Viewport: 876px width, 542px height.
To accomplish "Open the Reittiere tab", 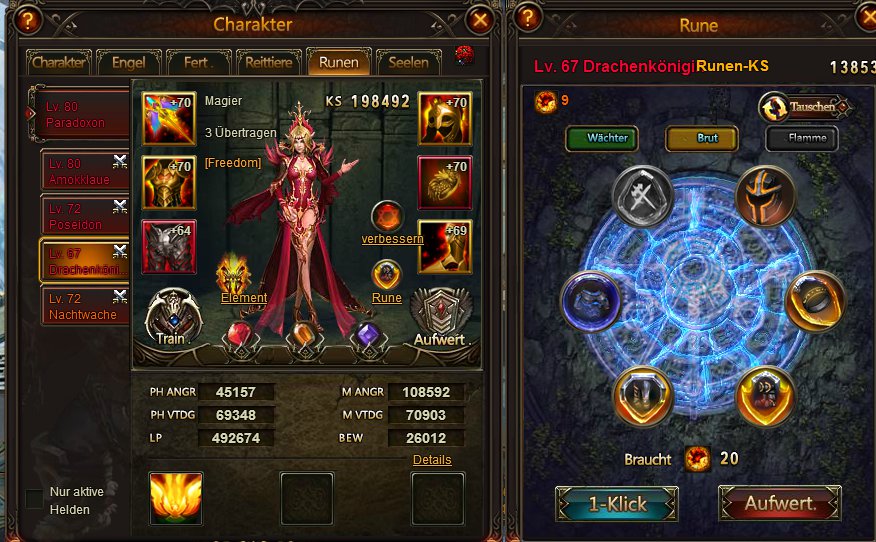I will [268, 62].
